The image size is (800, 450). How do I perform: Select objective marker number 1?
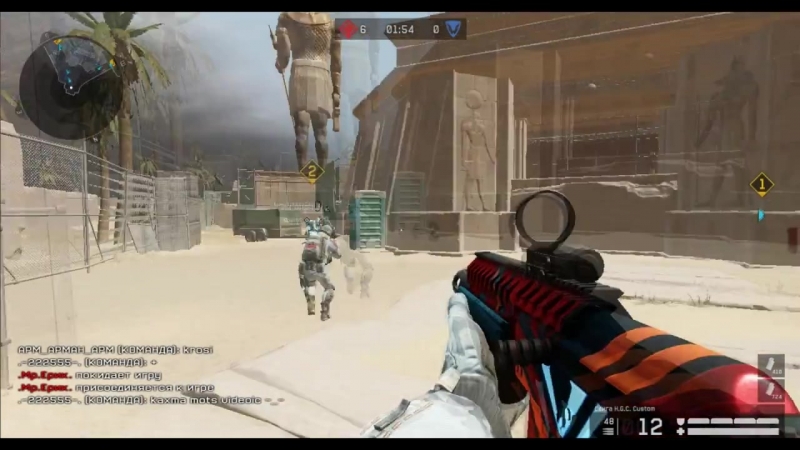pyautogui.click(x=762, y=184)
